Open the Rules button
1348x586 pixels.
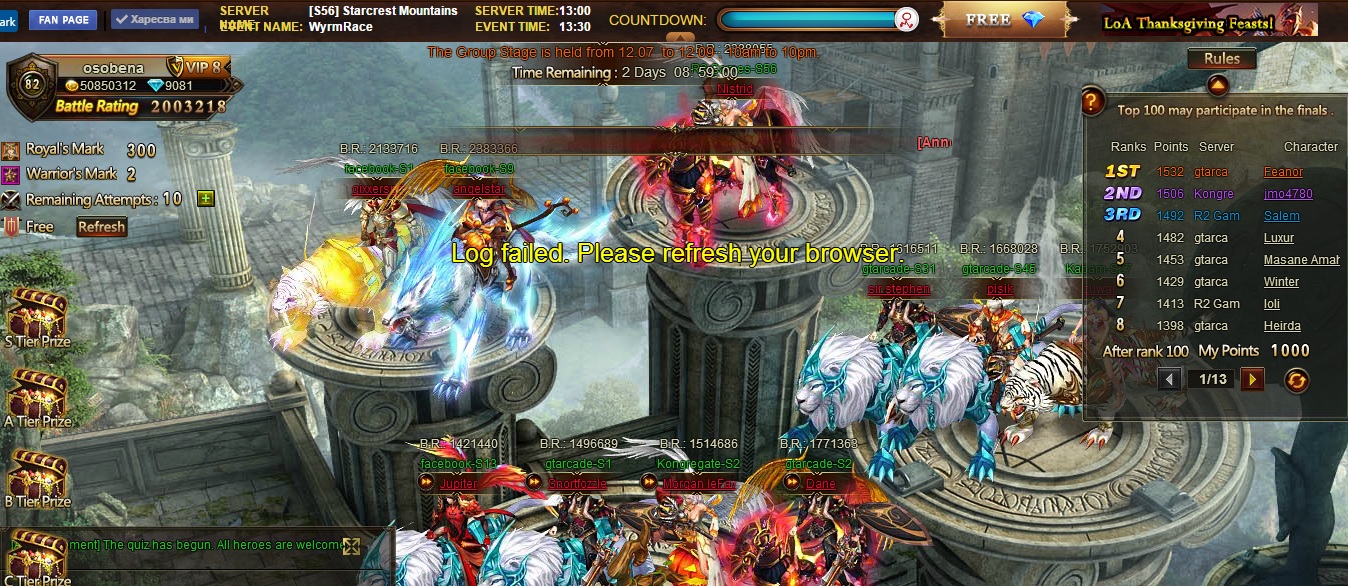pyautogui.click(x=1221, y=59)
